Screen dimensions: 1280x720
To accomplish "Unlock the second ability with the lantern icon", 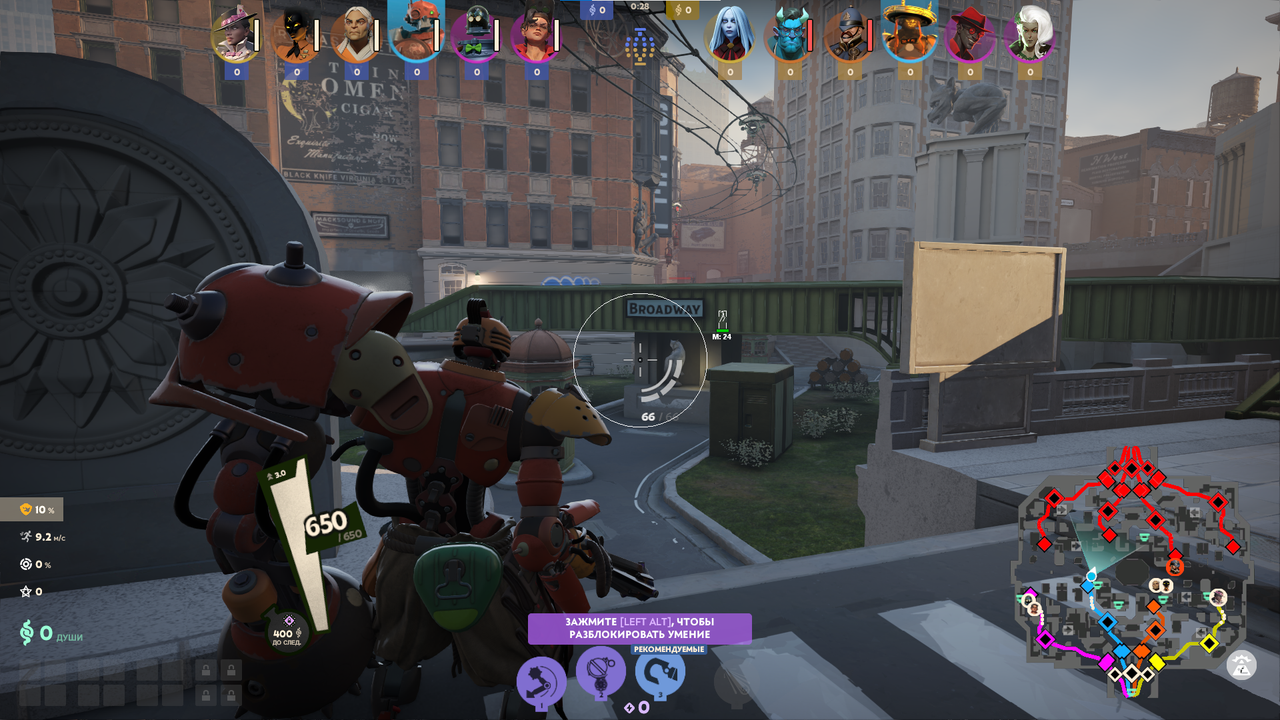I will point(601,670).
